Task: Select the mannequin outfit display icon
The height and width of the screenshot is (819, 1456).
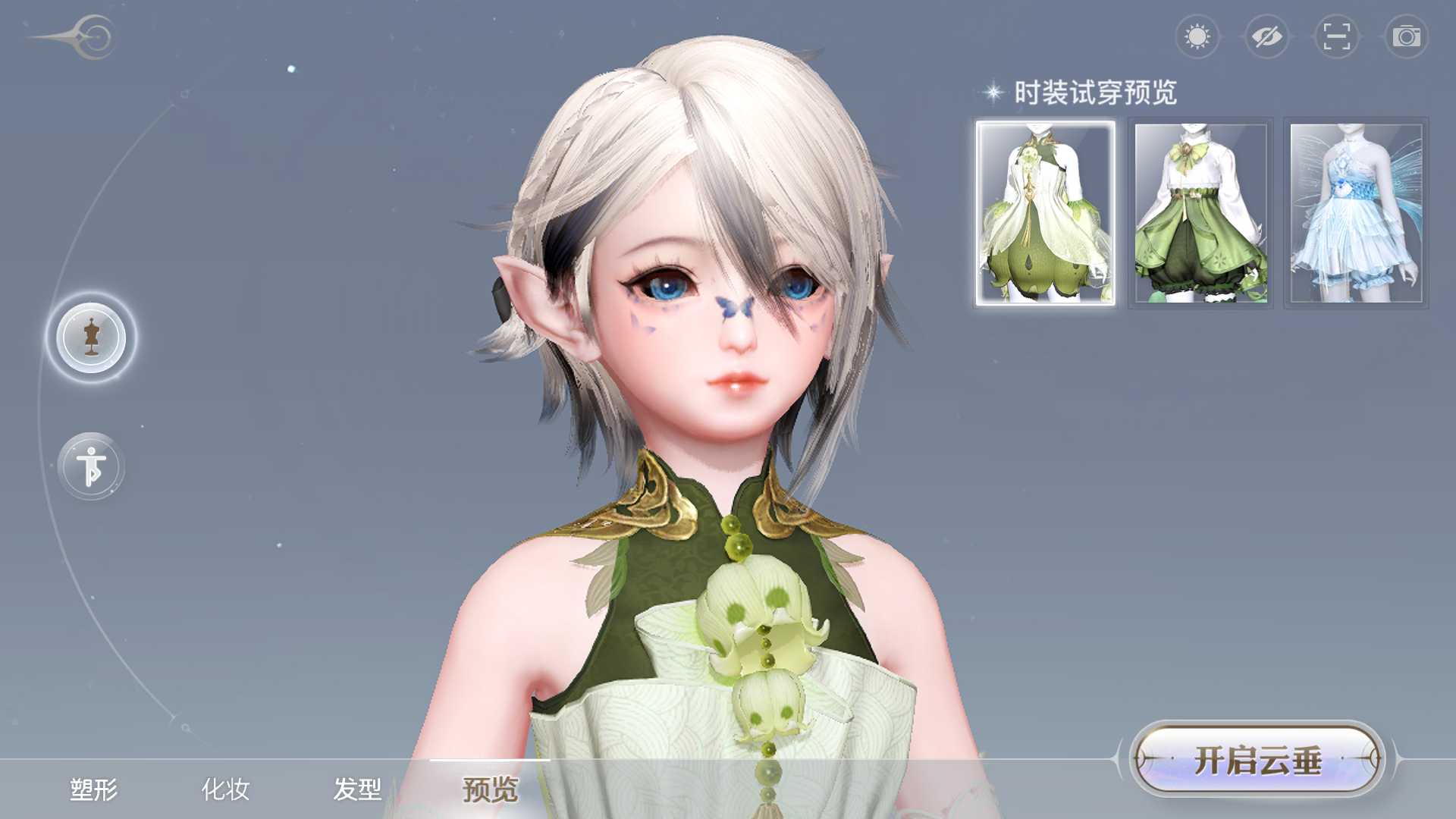Action: coord(92,339)
